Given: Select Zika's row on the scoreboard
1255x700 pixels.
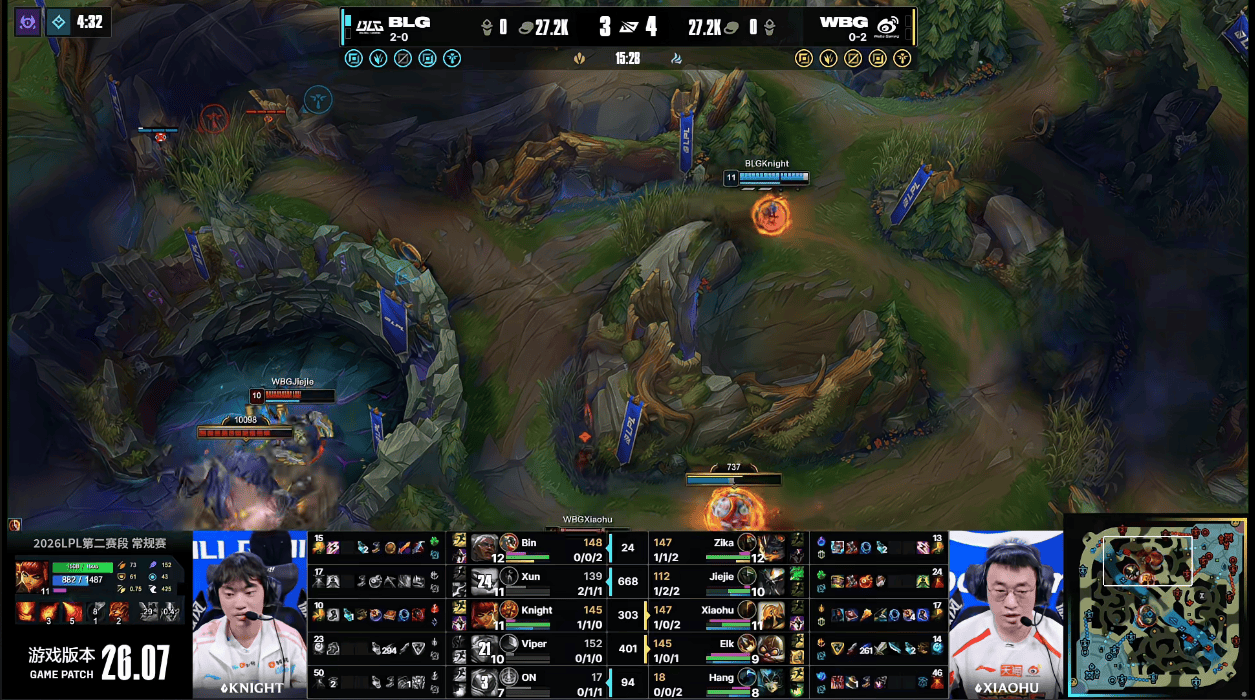Looking at the screenshot, I should pyautogui.click(x=722, y=548).
